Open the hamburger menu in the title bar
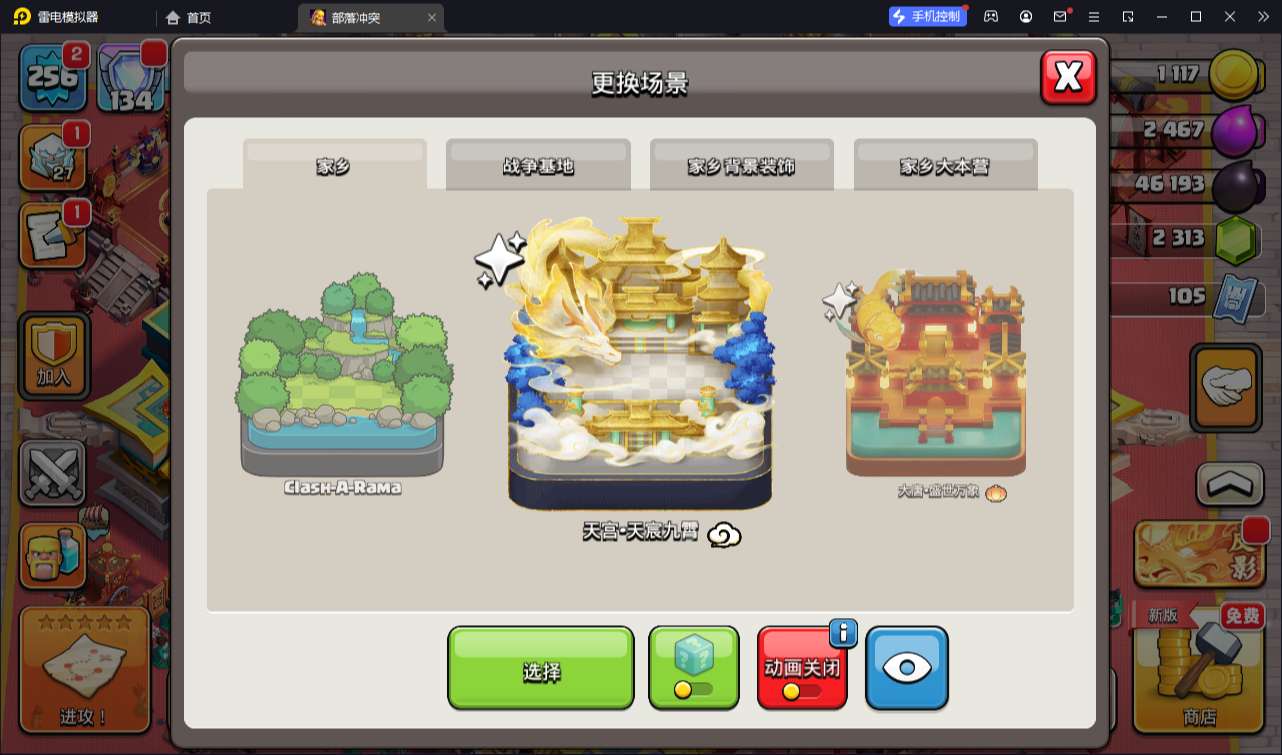Viewport: 1282px width, 755px height. (1095, 16)
